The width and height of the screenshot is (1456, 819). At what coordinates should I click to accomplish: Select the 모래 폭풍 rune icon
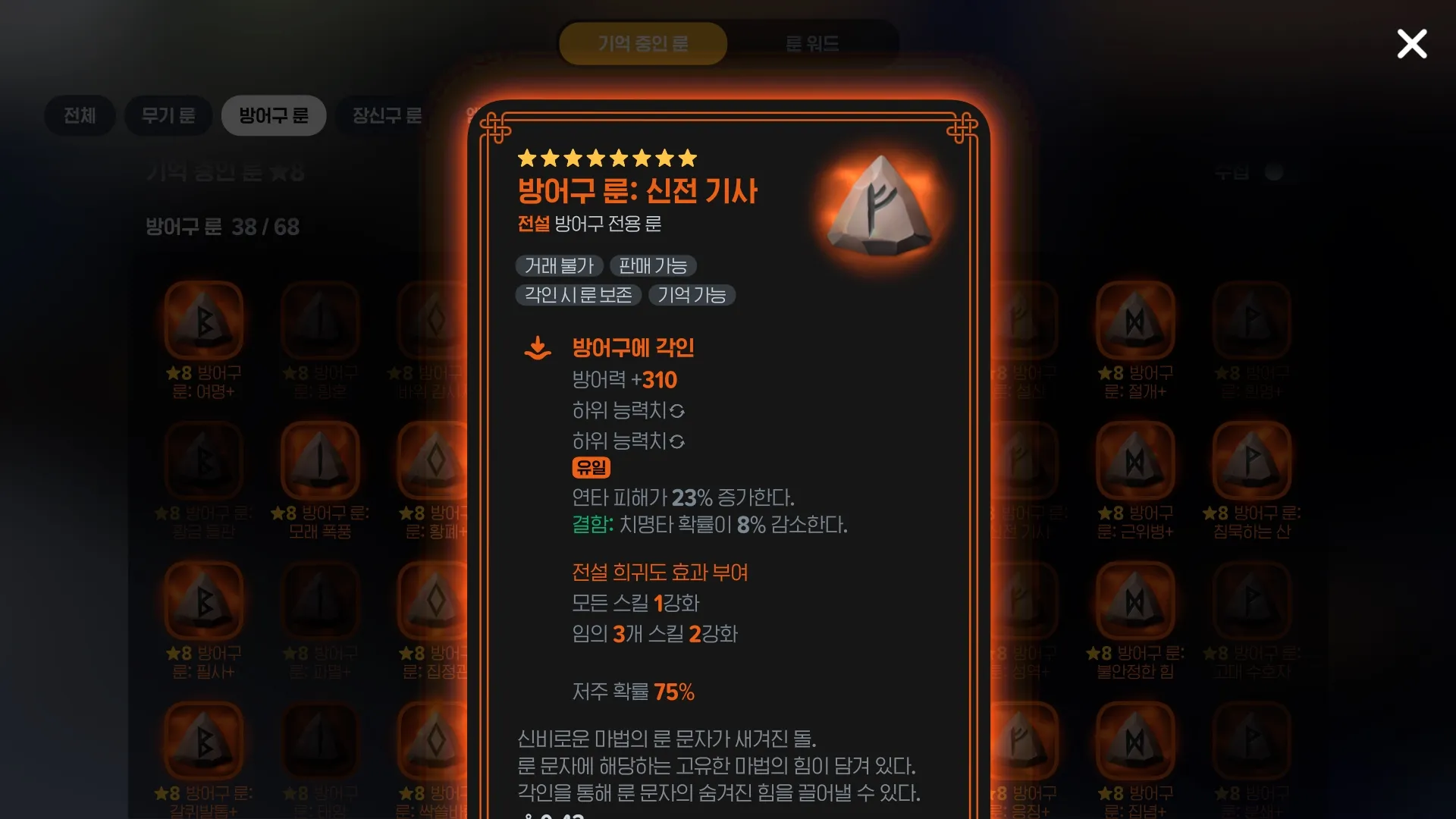tap(320, 459)
